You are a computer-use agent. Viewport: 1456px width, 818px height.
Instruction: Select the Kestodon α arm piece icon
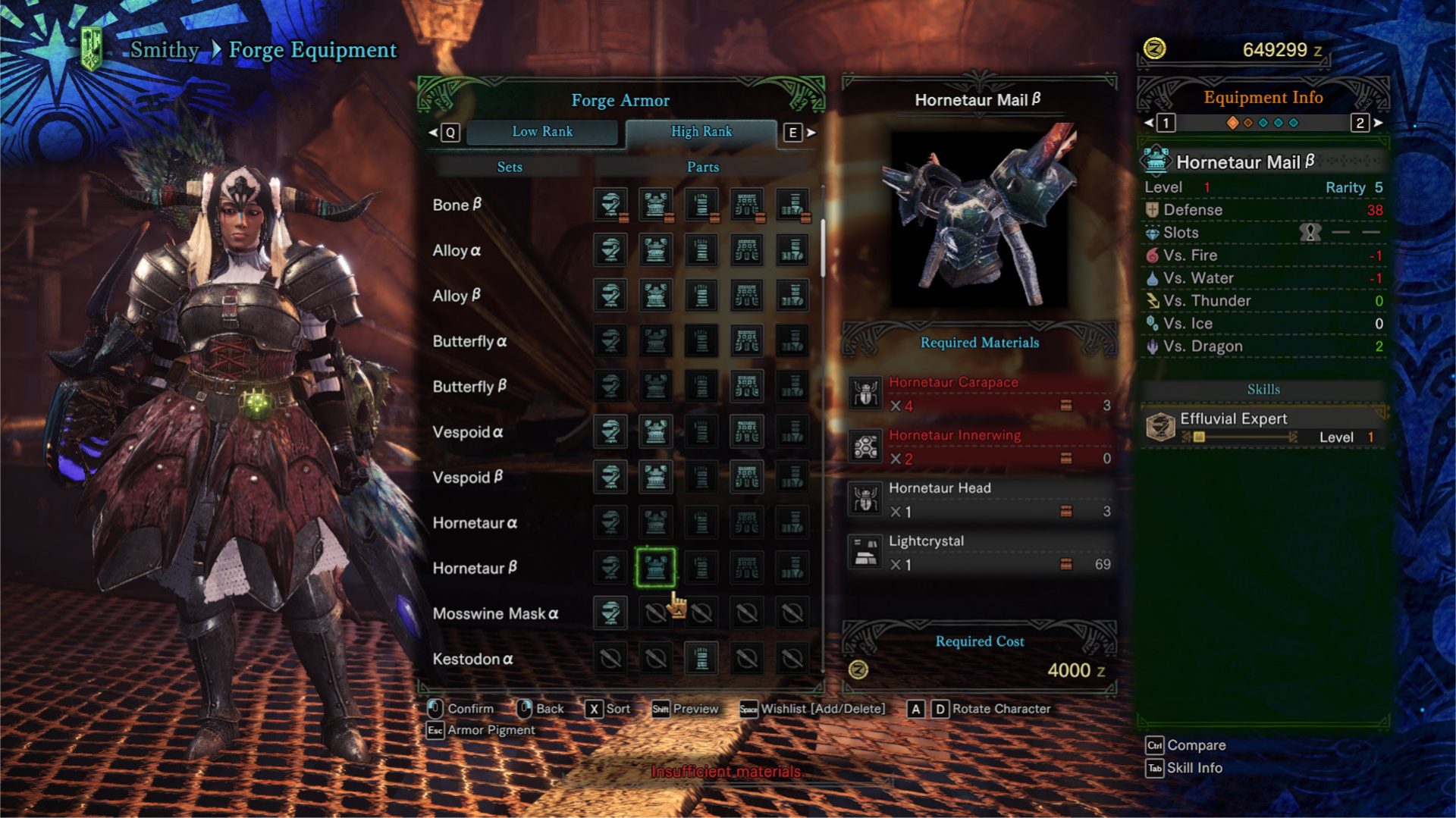click(703, 658)
